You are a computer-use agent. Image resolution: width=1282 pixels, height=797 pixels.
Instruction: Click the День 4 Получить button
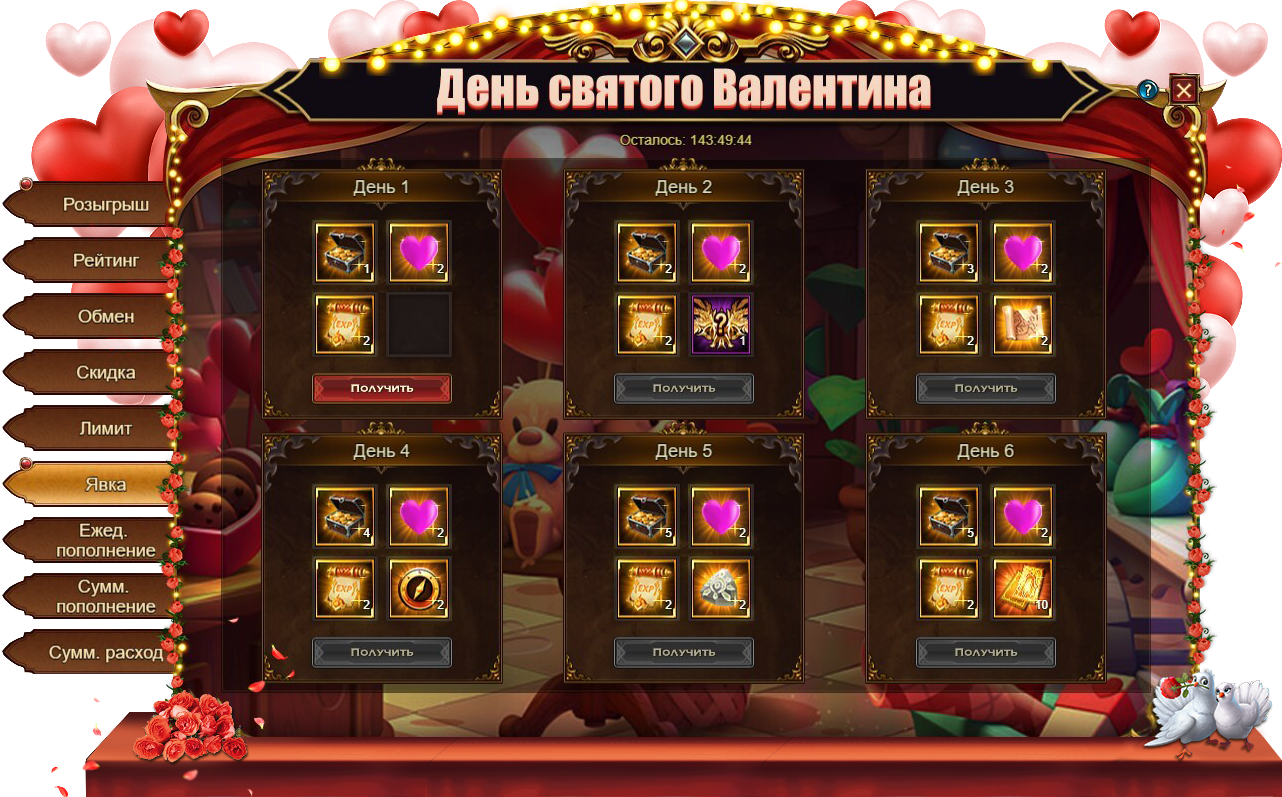point(382,652)
